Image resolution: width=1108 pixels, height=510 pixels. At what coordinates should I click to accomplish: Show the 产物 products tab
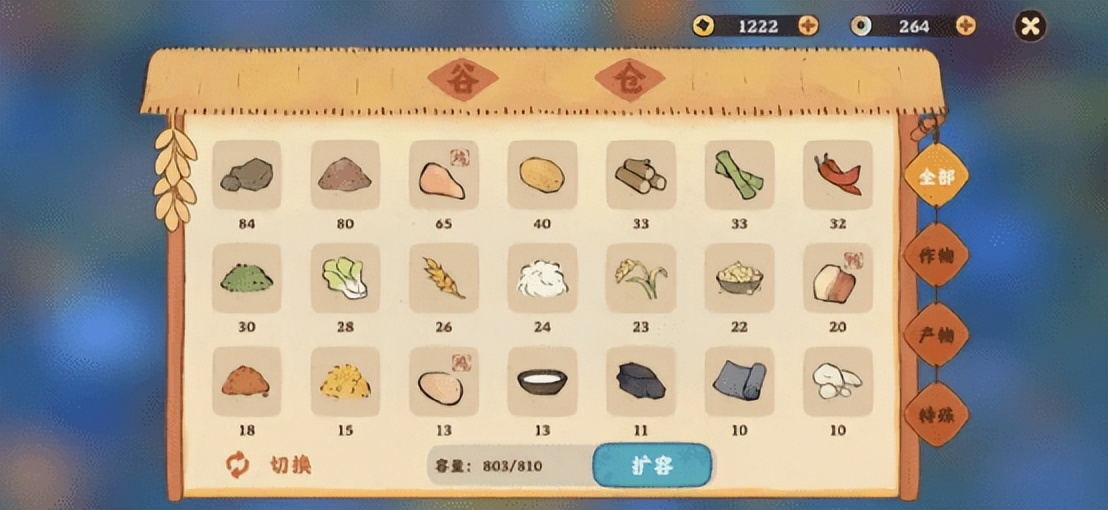coord(936,335)
